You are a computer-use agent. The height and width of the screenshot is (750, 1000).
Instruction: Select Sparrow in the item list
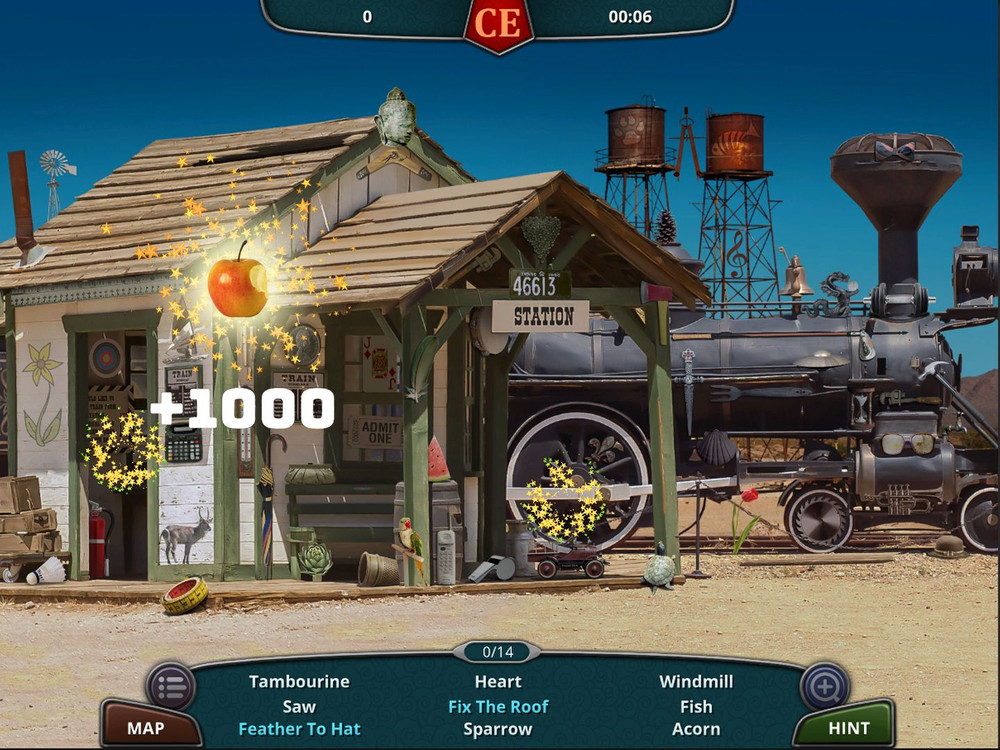[x=498, y=729]
